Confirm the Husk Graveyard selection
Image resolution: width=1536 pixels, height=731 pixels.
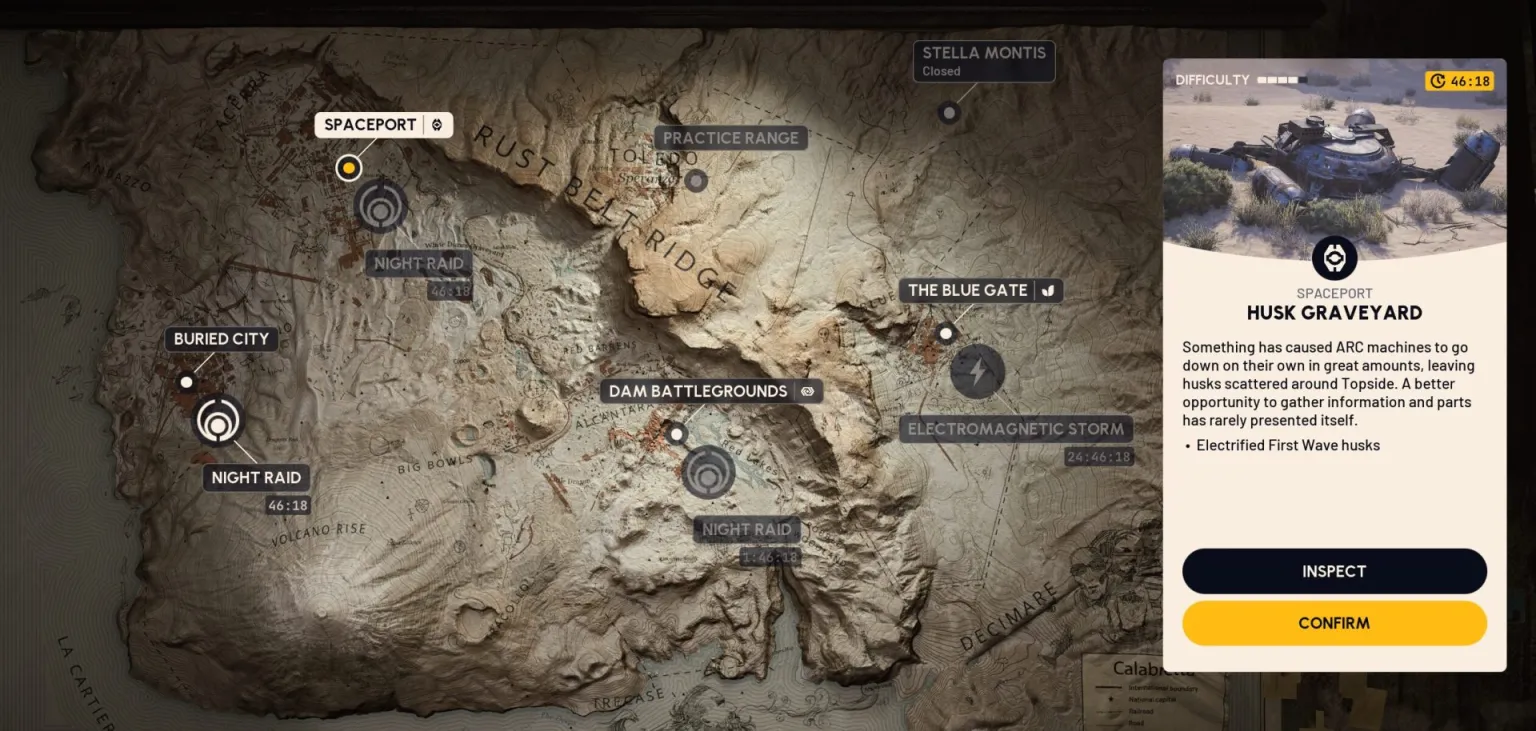tap(1334, 623)
